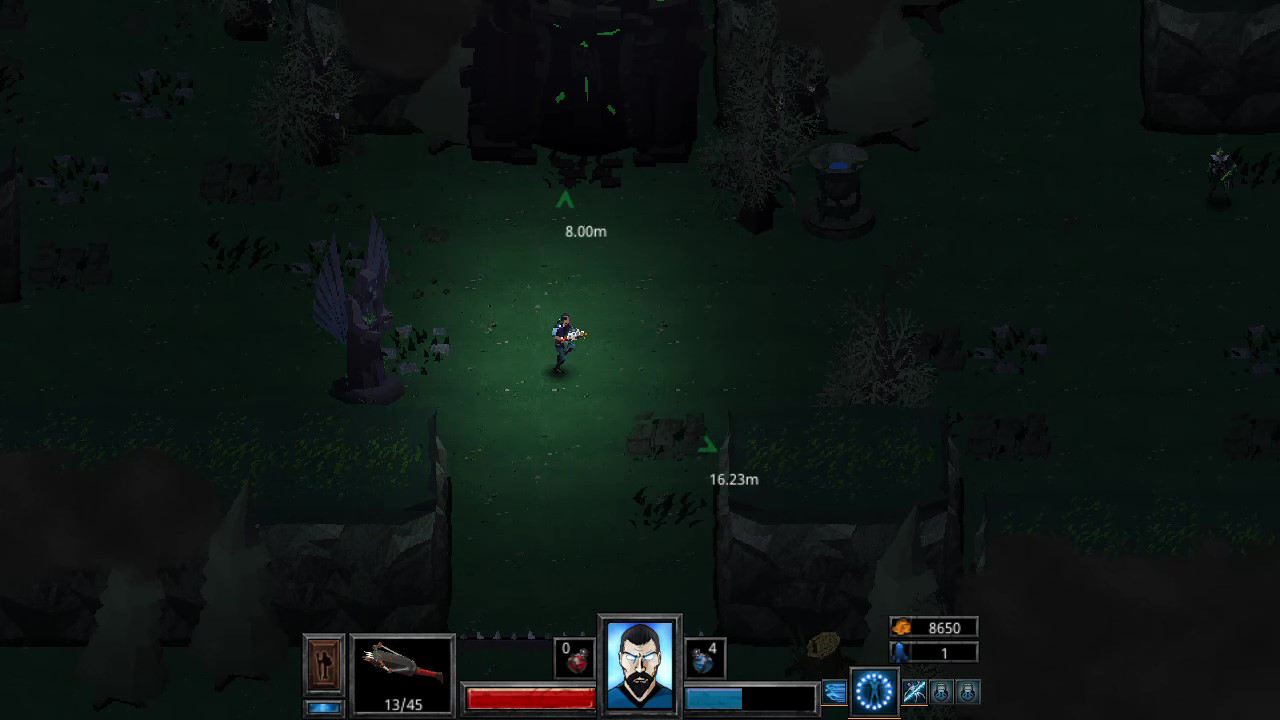The image size is (1280, 720).
Task: Click the red health bar
Action: tap(530, 699)
